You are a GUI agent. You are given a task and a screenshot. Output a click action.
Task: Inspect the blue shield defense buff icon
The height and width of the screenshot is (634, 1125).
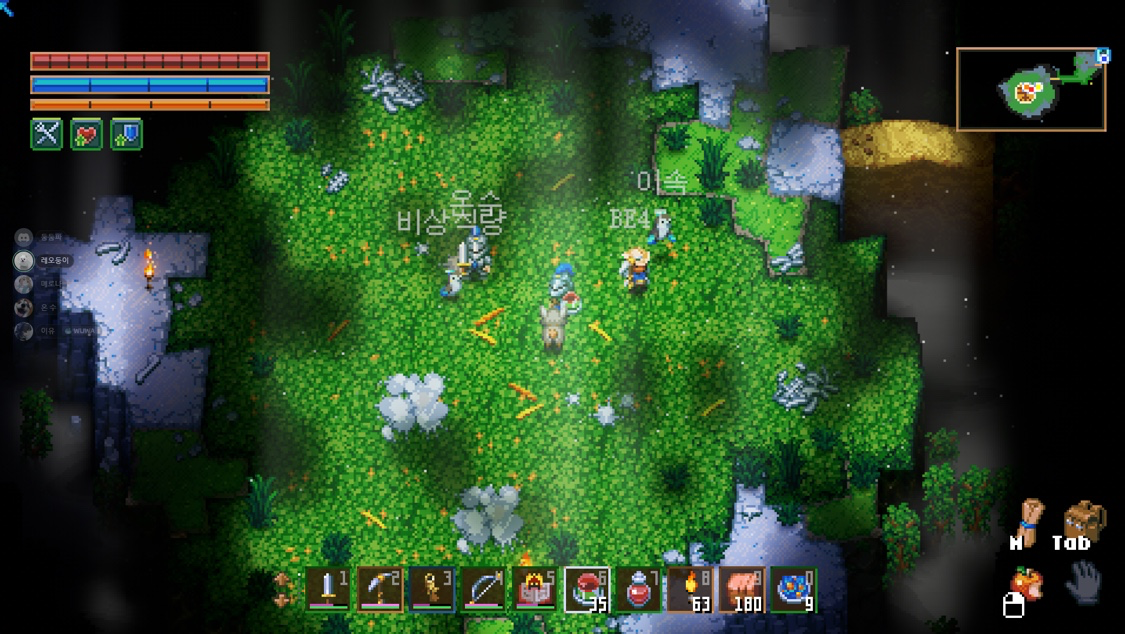(126, 134)
